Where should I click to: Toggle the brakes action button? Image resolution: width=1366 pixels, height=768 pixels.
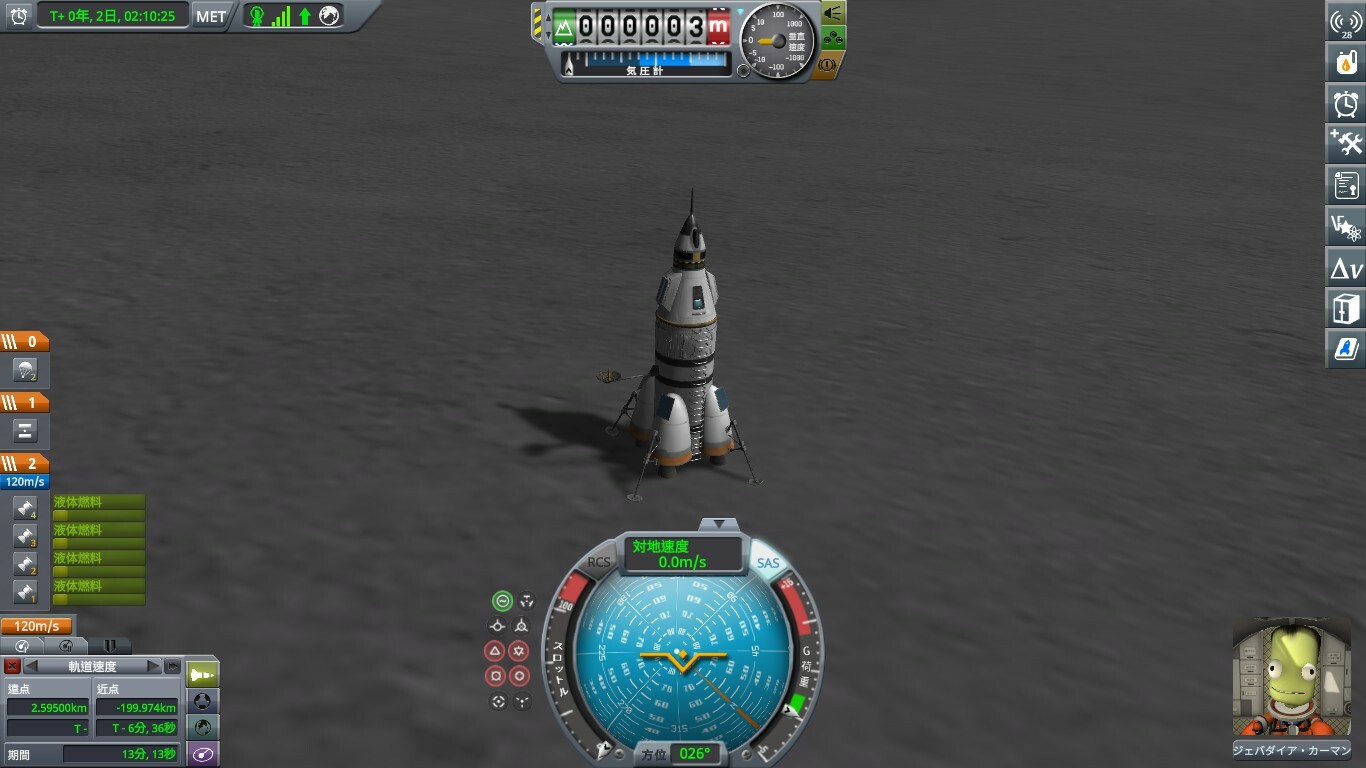click(x=828, y=65)
